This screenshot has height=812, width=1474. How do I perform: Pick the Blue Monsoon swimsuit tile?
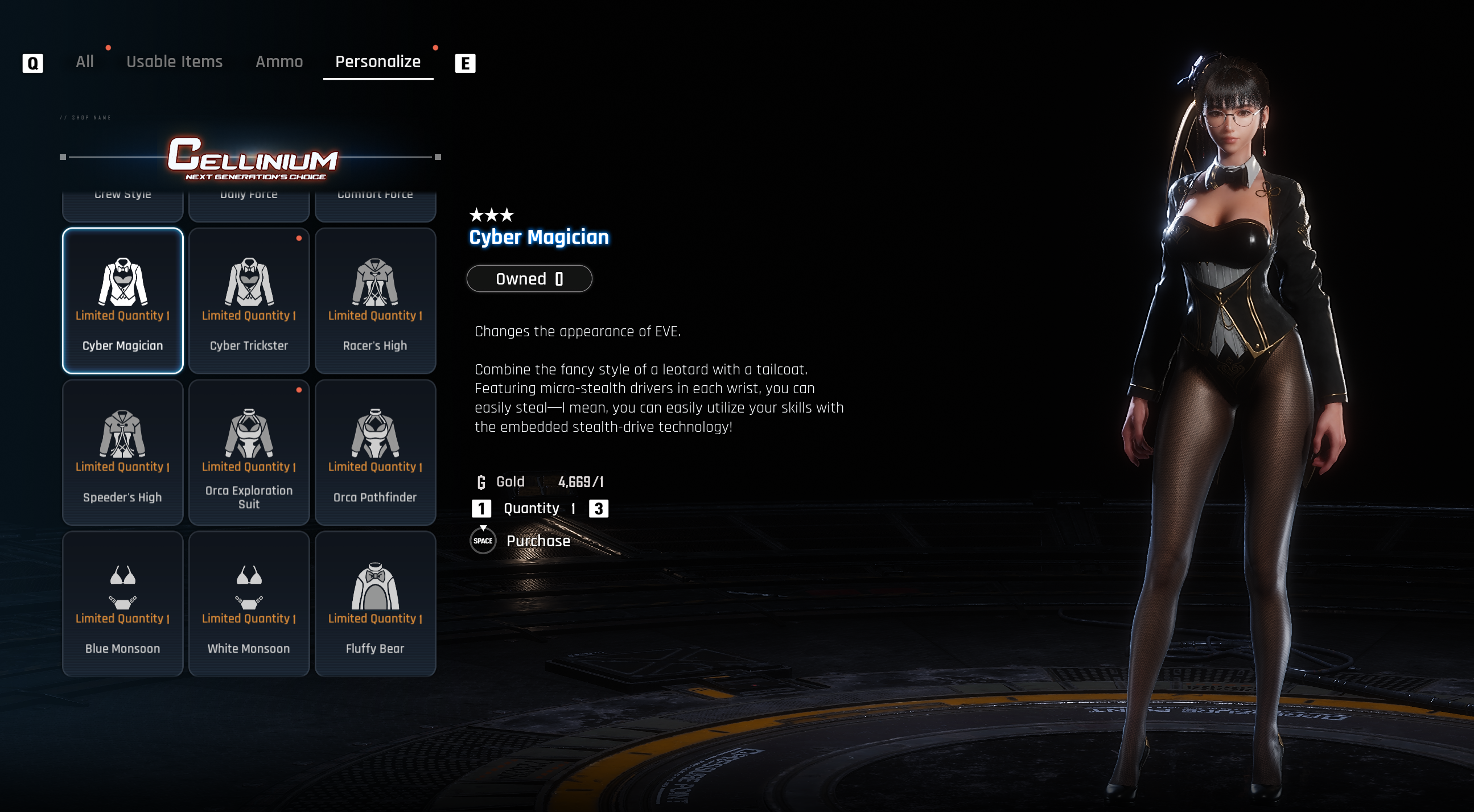pos(122,604)
